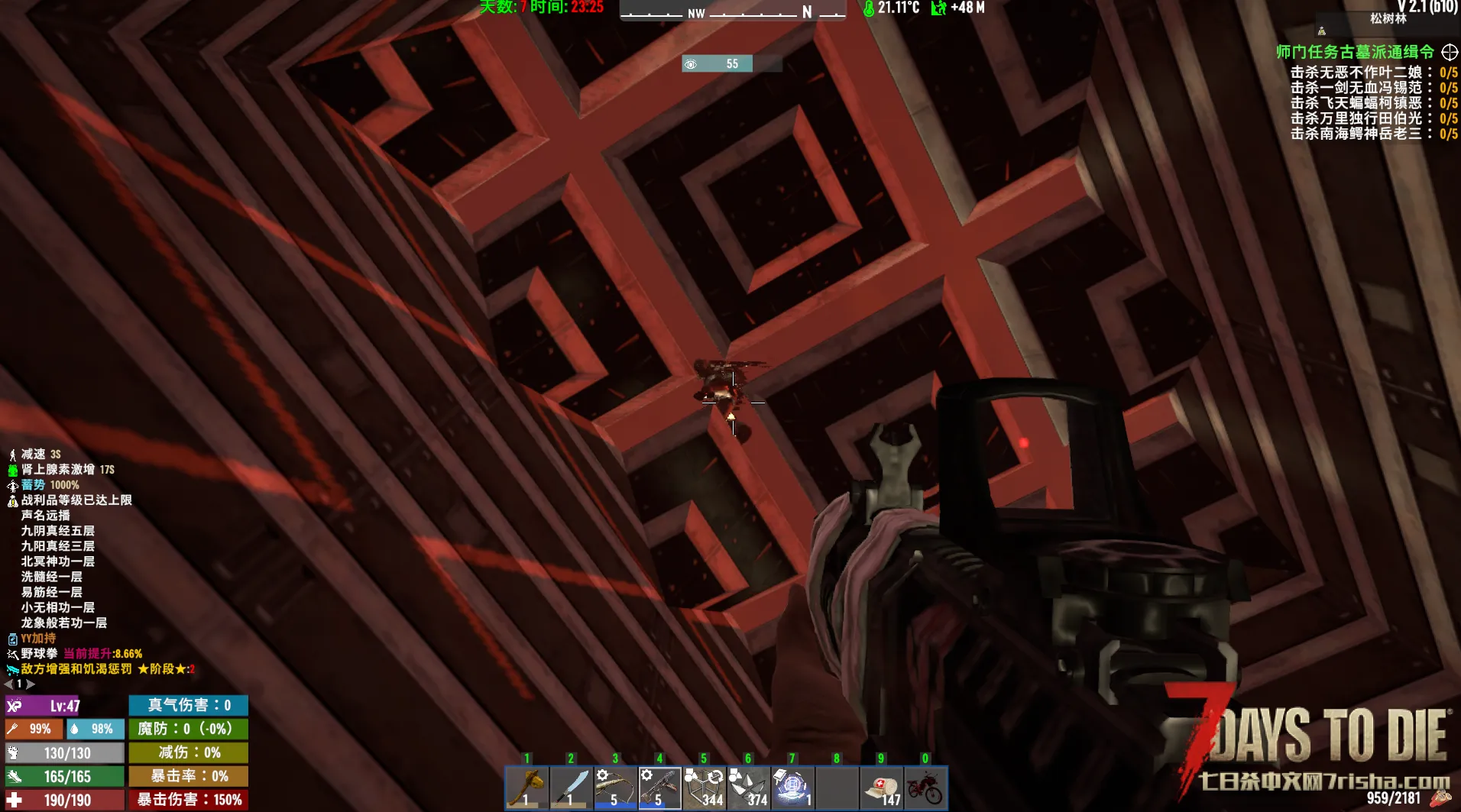Select the spike trap stack of 374
The width and height of the screenshot is (1461, 812).
pyautogui.click(x=748, y=788)
